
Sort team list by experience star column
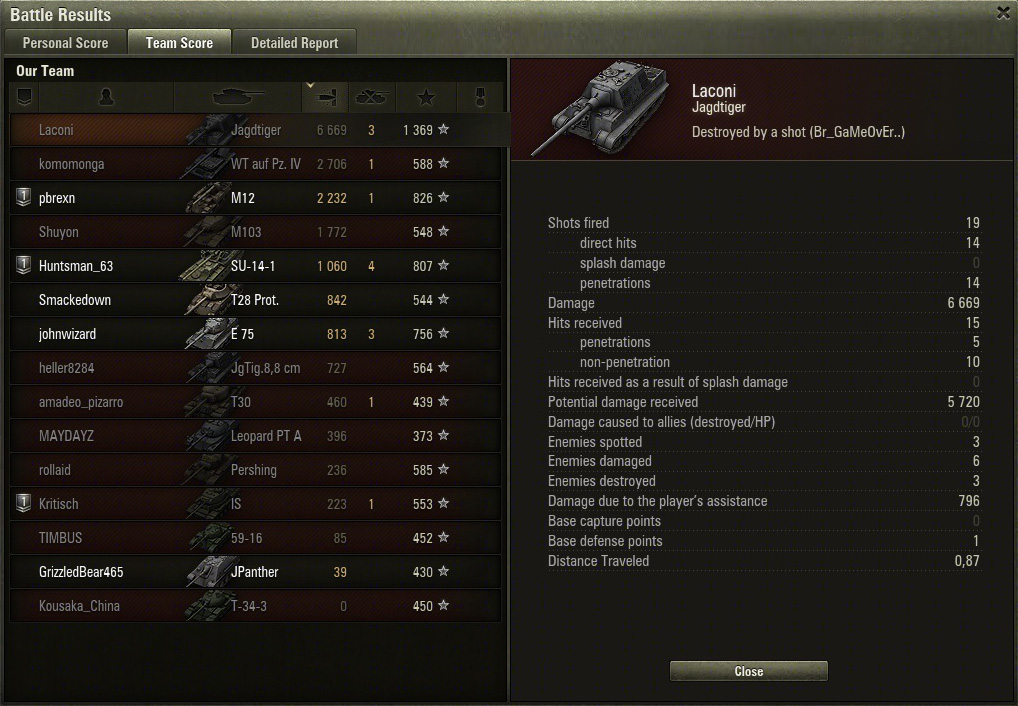(x=426, y=97)
